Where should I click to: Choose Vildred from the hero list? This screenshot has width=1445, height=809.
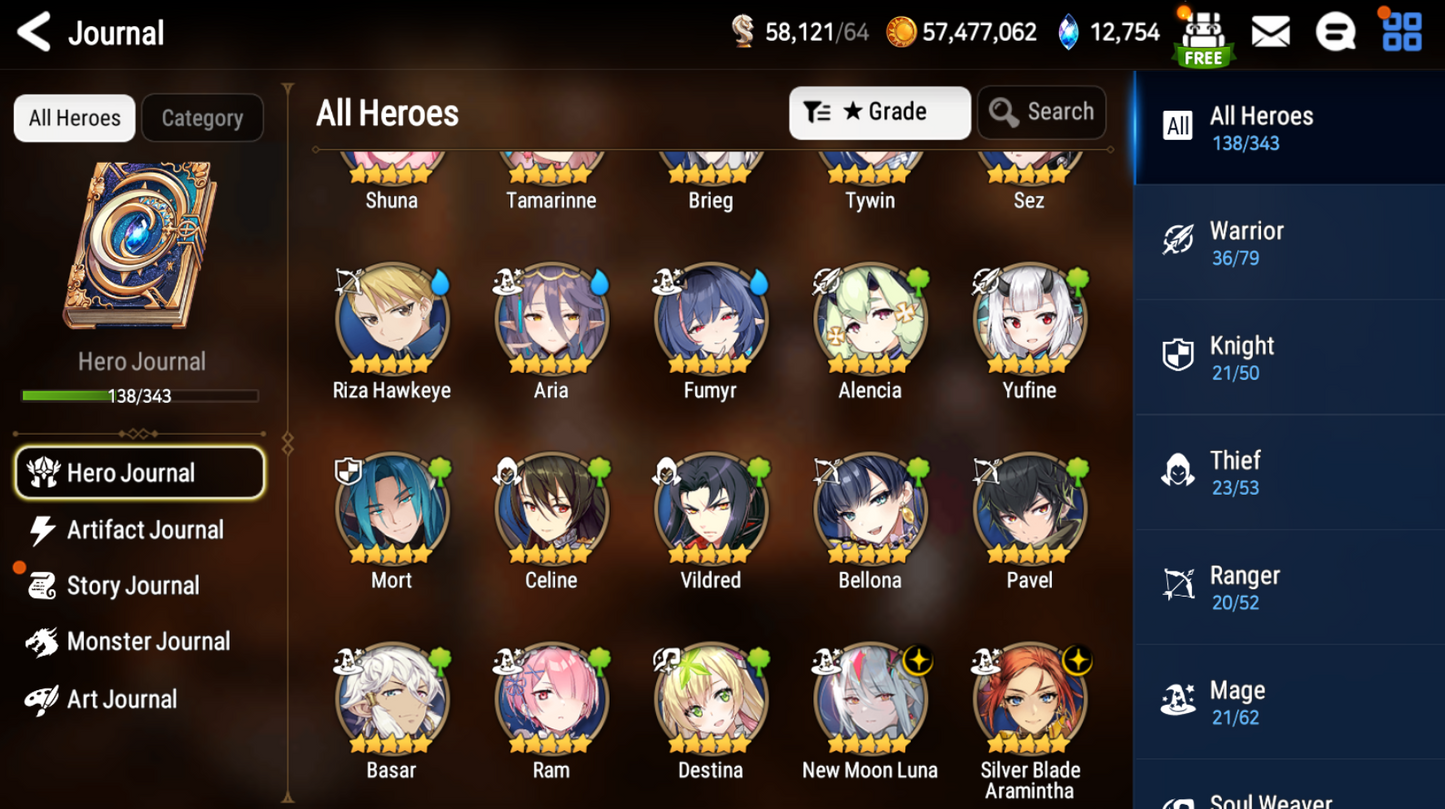(711, 510)
